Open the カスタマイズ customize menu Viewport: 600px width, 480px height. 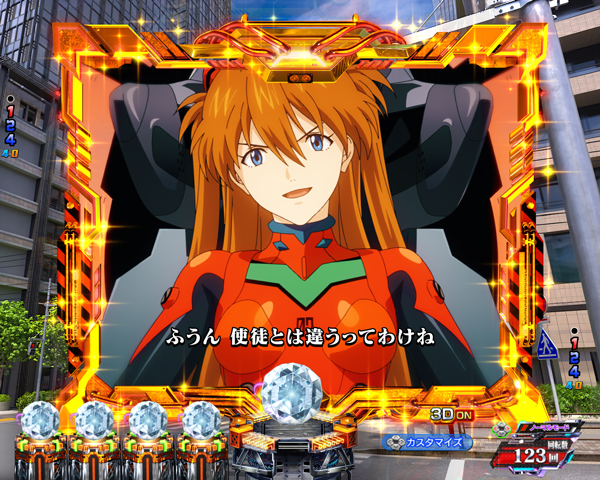(x=427, y=440)
